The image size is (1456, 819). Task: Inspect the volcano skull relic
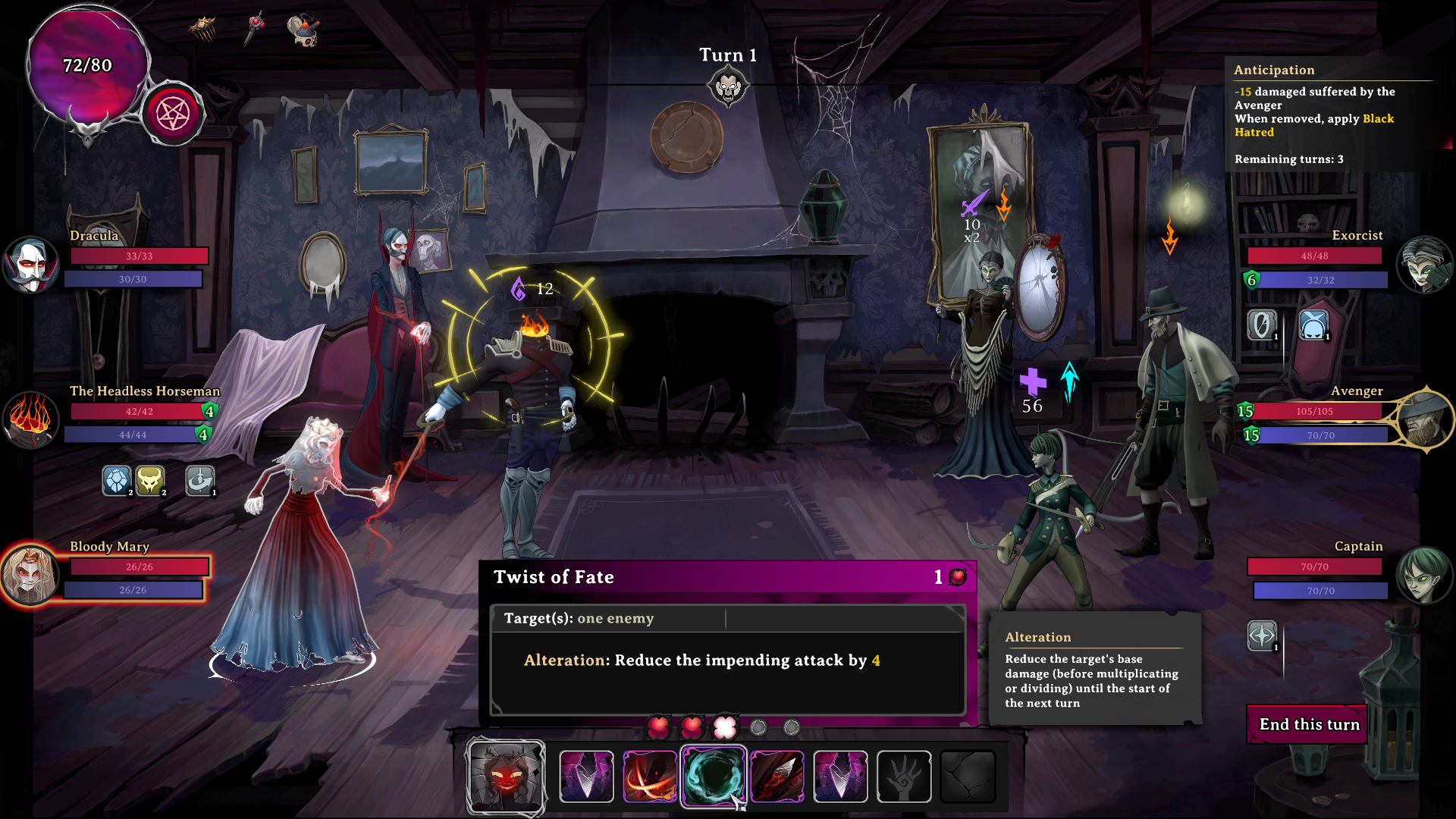point(304,30)
